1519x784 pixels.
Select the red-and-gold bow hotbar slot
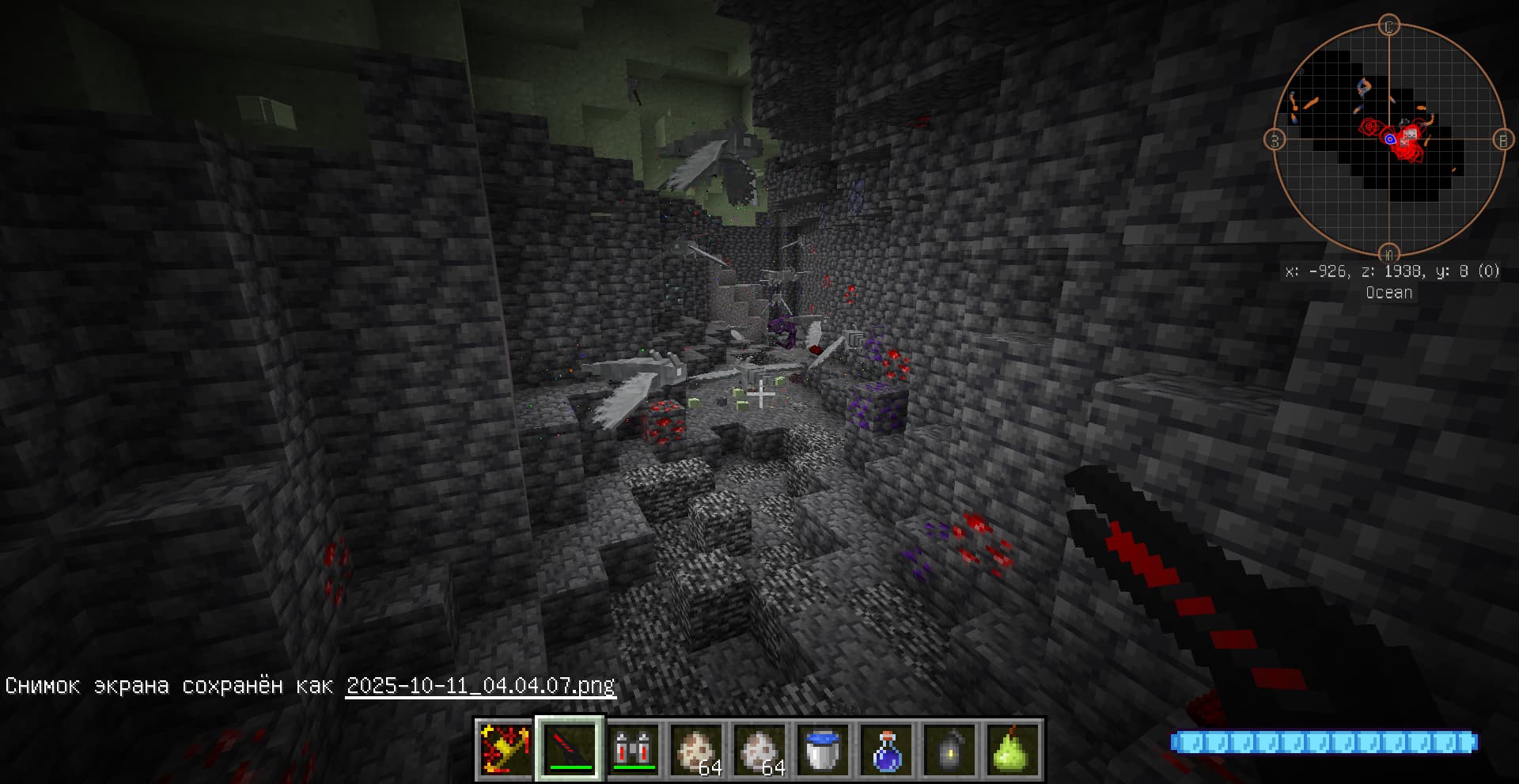[x=506, y=748]
